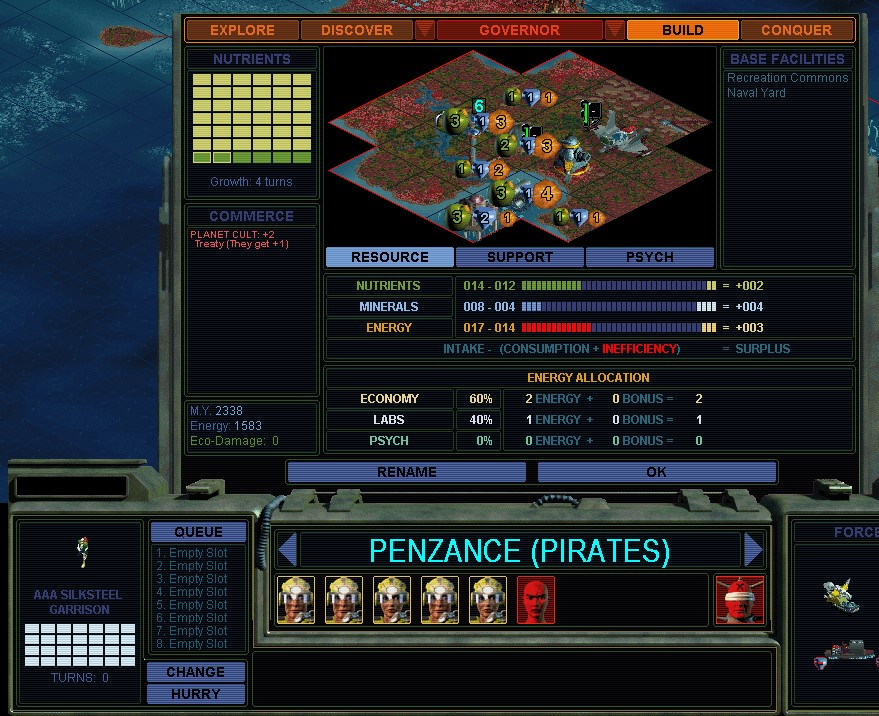Open the production Queue
Image resolution: width=879 pixels, height=716 pixels.
(198, 532)
